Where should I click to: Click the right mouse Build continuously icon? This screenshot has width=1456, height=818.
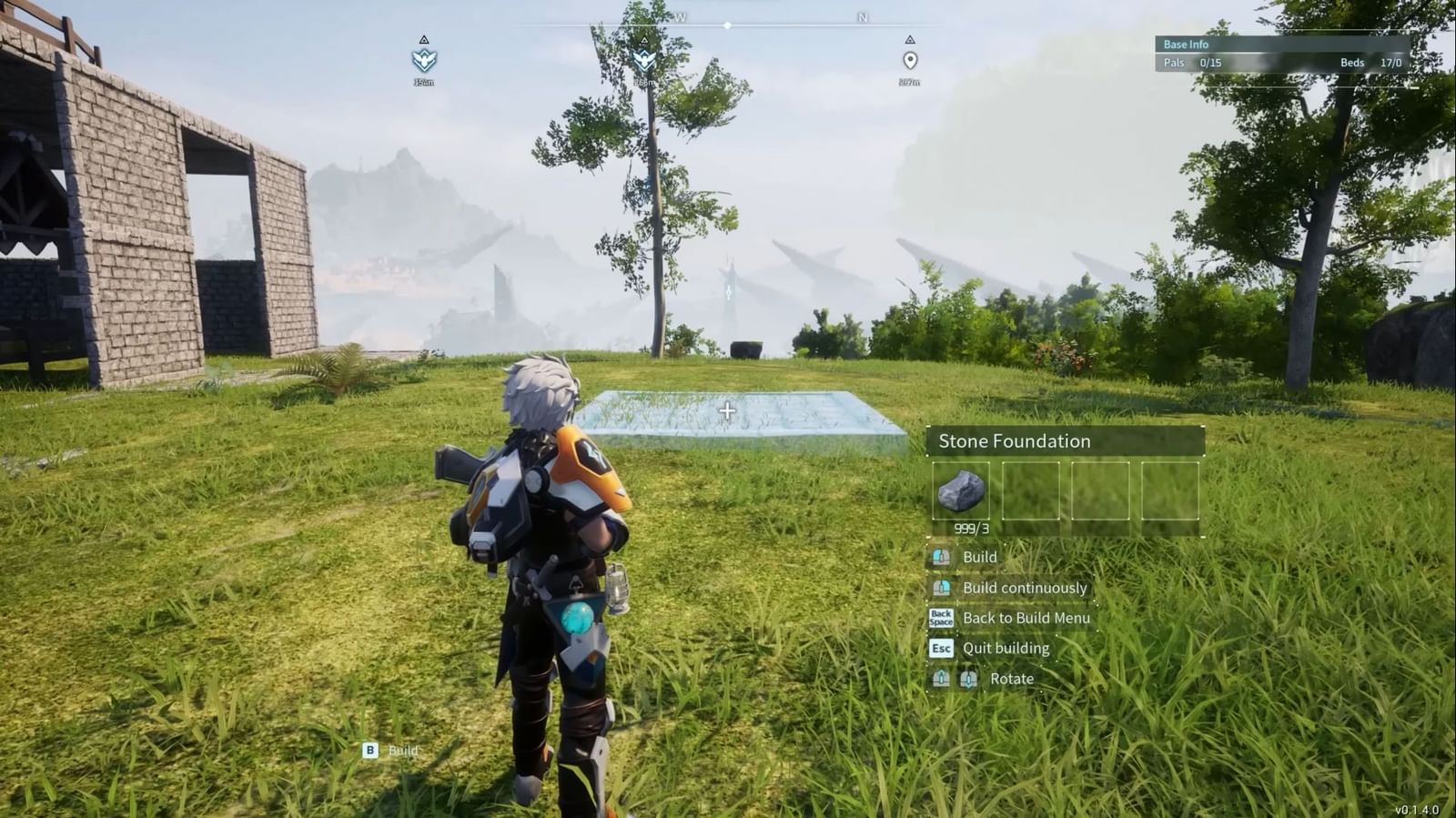tap(941, 587)
